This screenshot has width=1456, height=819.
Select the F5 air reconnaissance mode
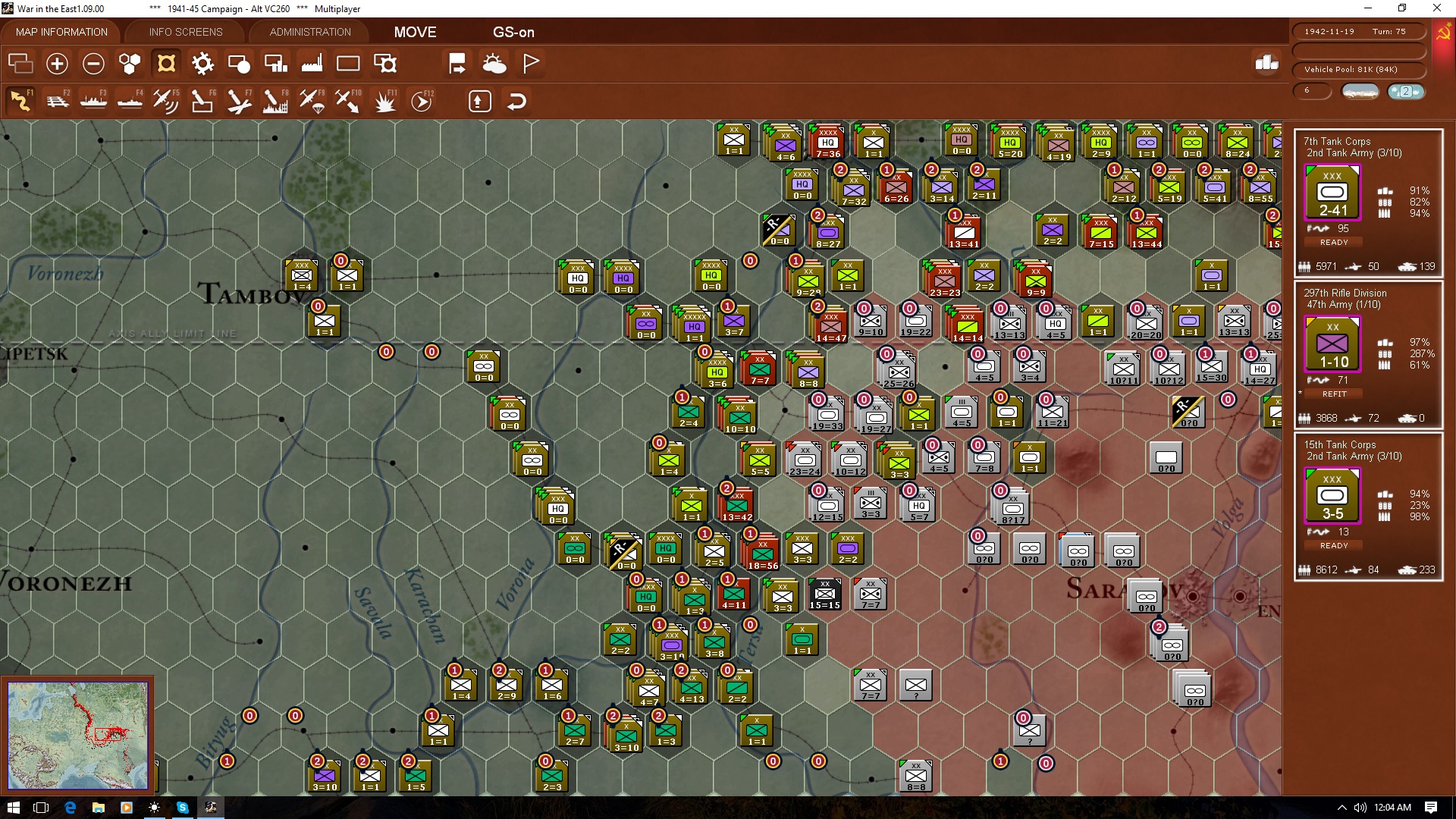[x=165, y=100]
